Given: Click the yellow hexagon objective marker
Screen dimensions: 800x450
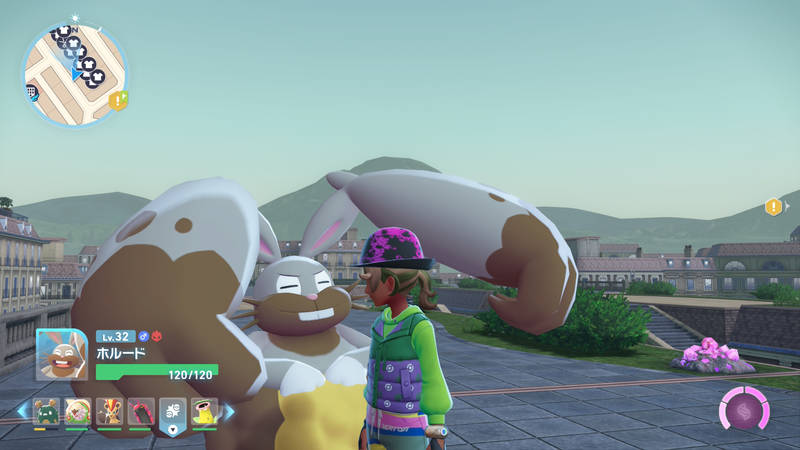Looking at the screenshot, I should tap(773, 207).
